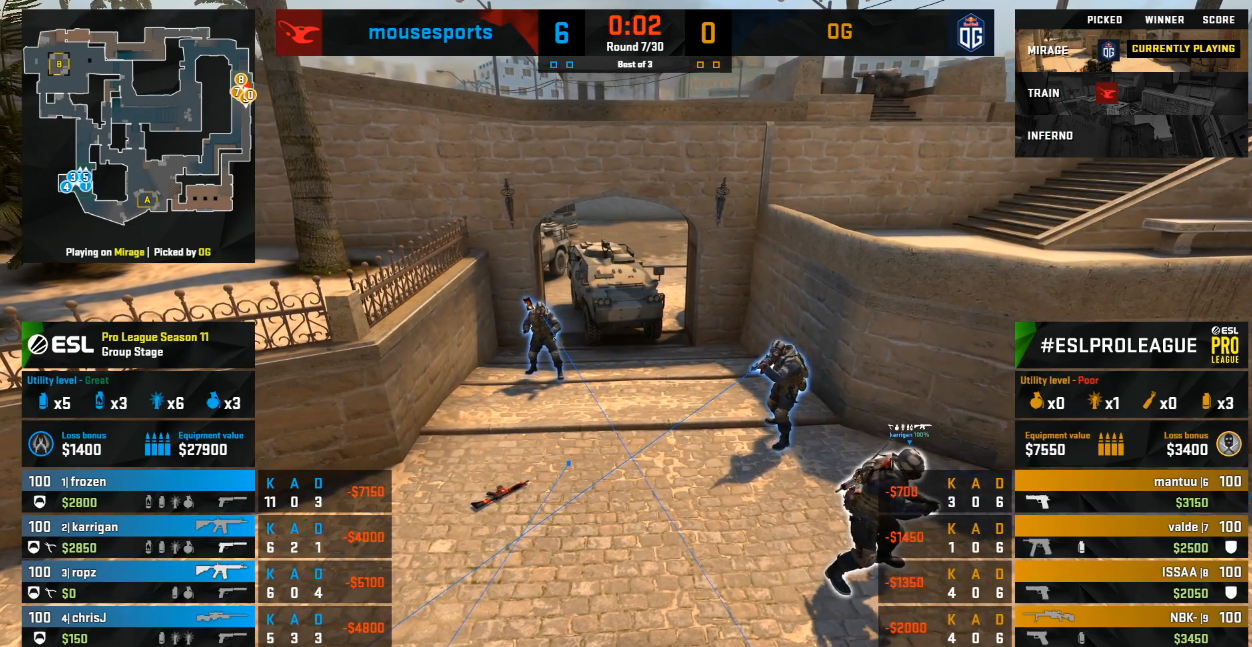Click bombsite A marker on minimap
This screenshot has height=647, width=1252.
(x=147, y=199)
